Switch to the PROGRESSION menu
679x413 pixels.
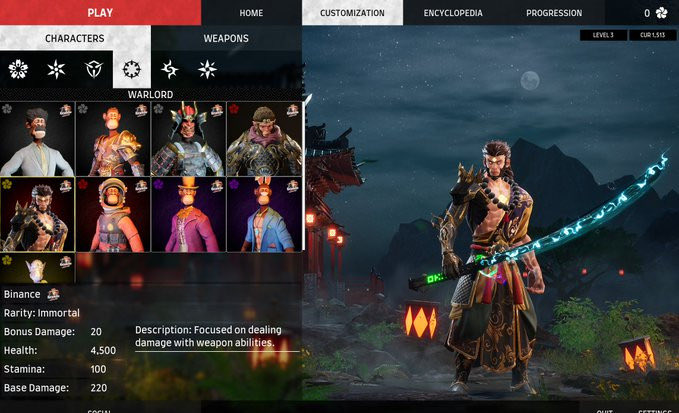[x=554, y=13]
